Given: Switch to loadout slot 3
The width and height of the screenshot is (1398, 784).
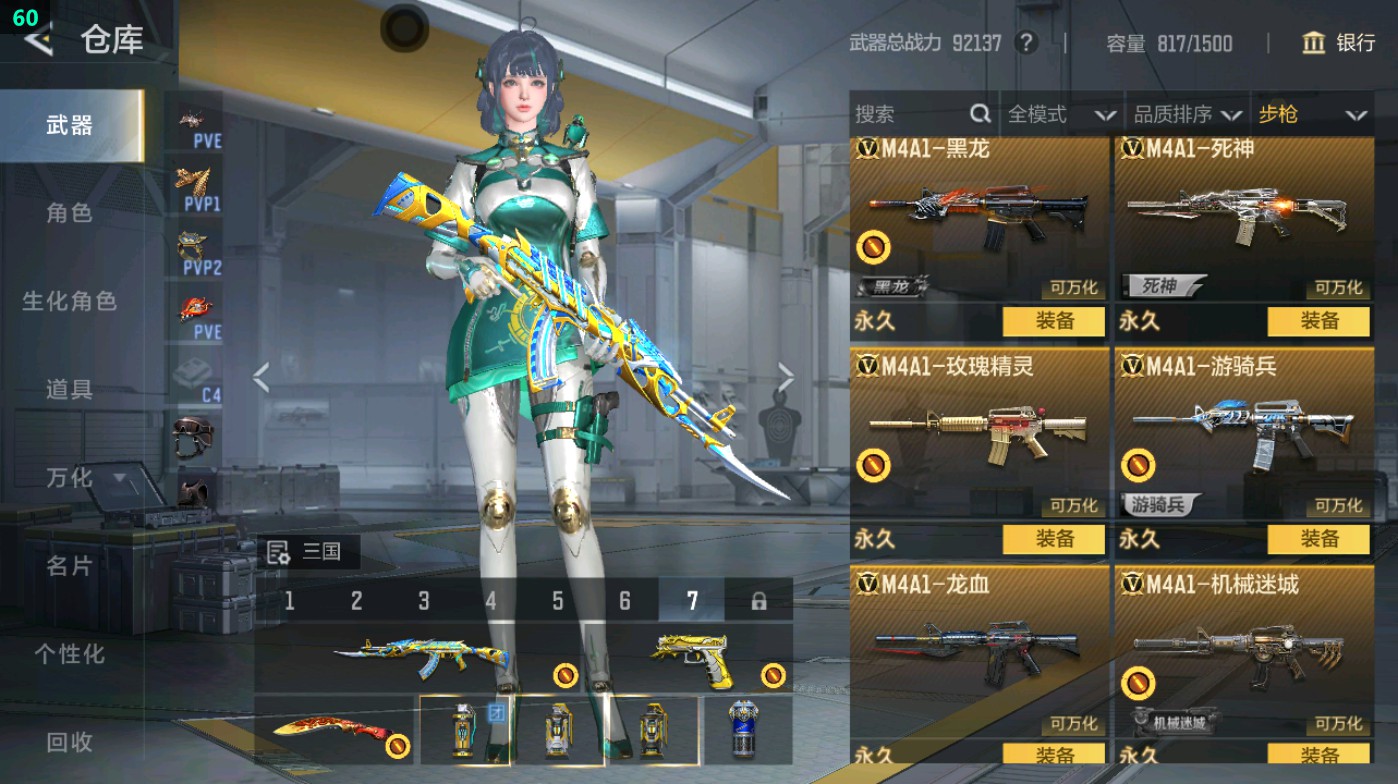Looking at the screenshot, I should 424,601.
